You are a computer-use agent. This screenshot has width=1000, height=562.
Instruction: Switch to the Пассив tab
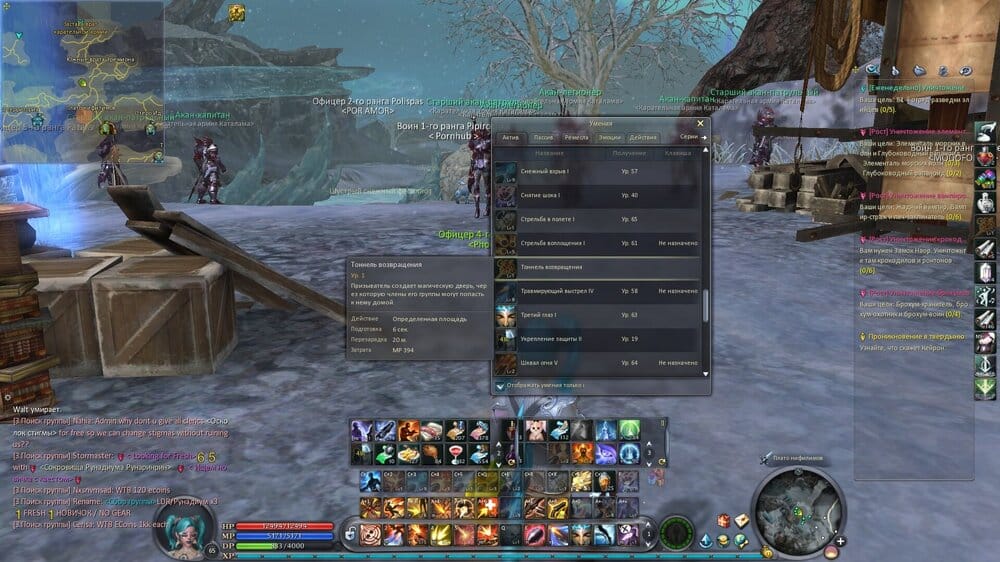pyautogui.click(x=544, y=137)
